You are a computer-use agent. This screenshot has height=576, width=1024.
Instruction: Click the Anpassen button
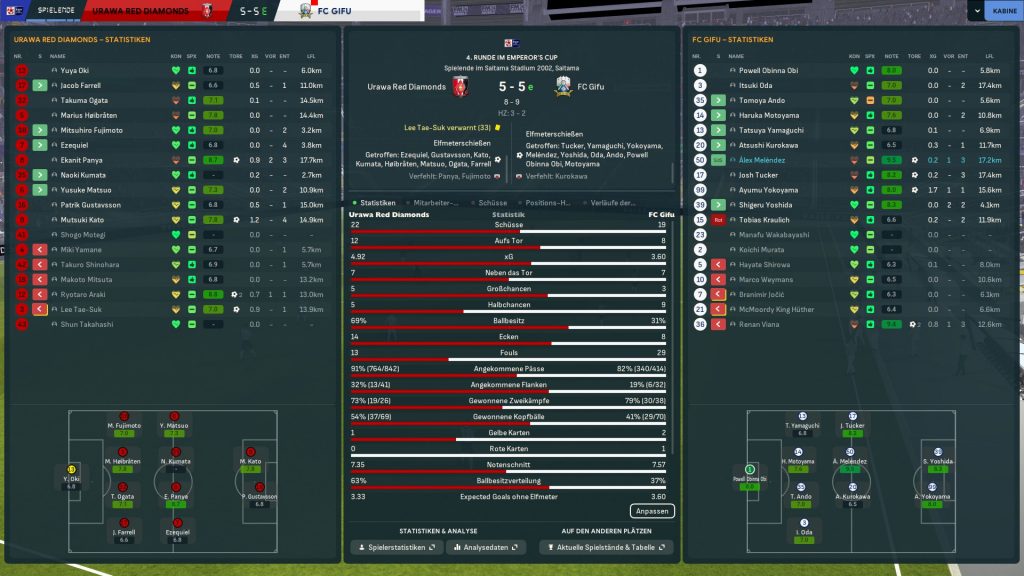point(652,511)
